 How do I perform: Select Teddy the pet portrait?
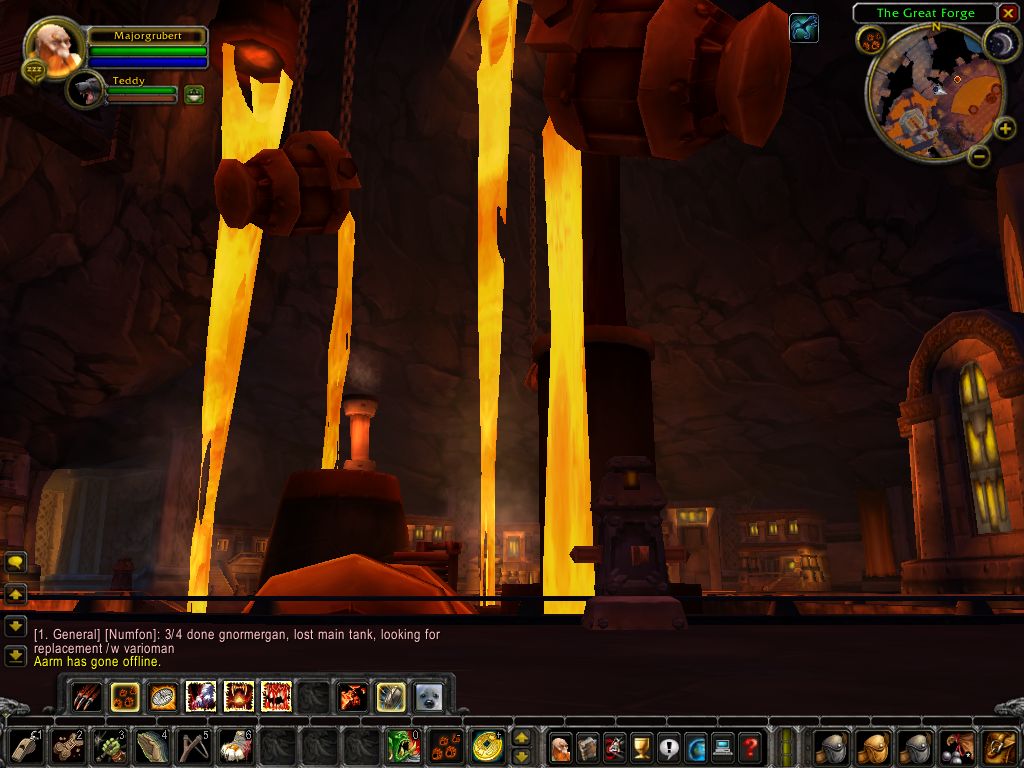point(87,91)
